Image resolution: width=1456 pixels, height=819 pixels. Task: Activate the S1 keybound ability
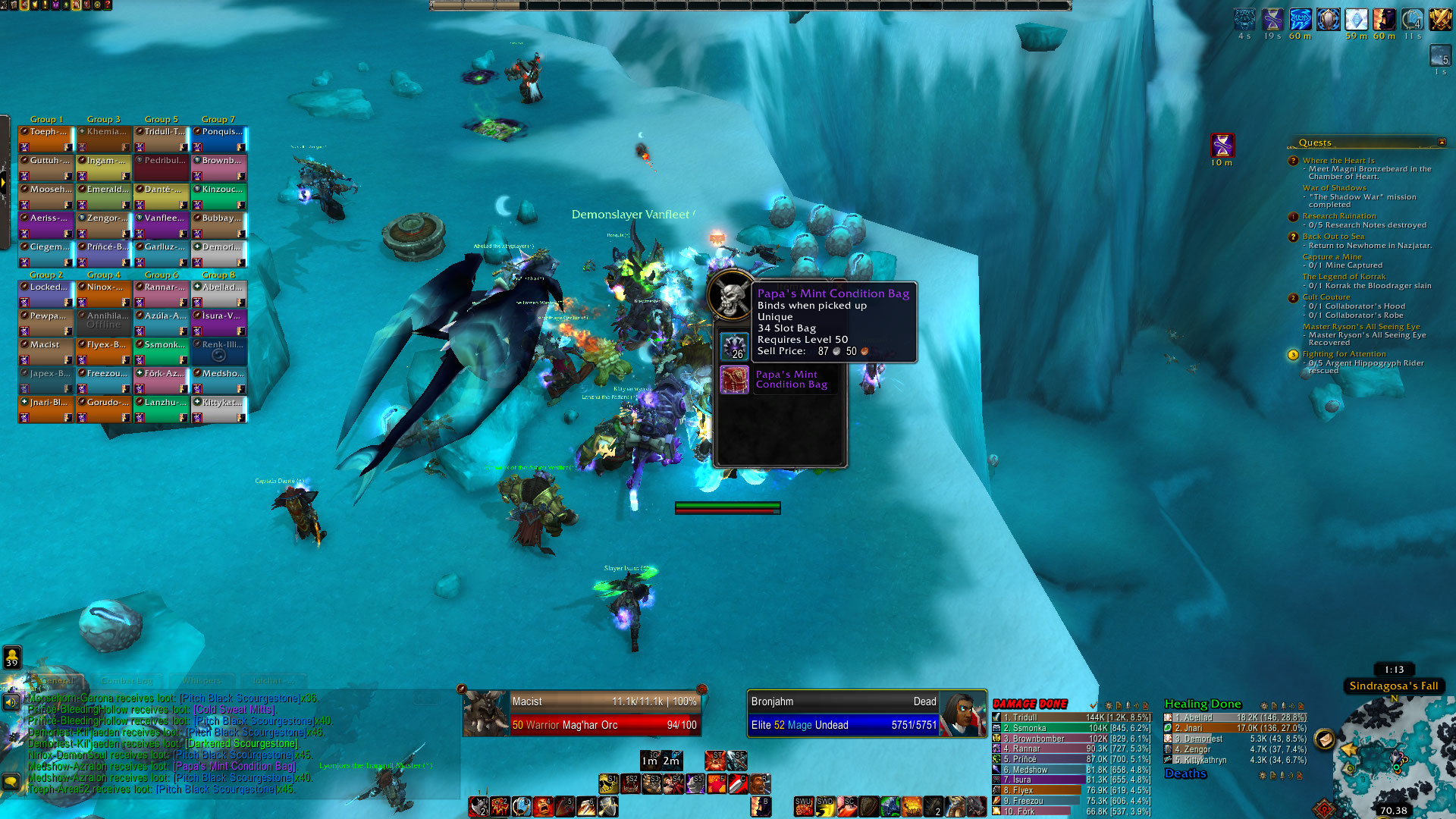pos(609,783)
